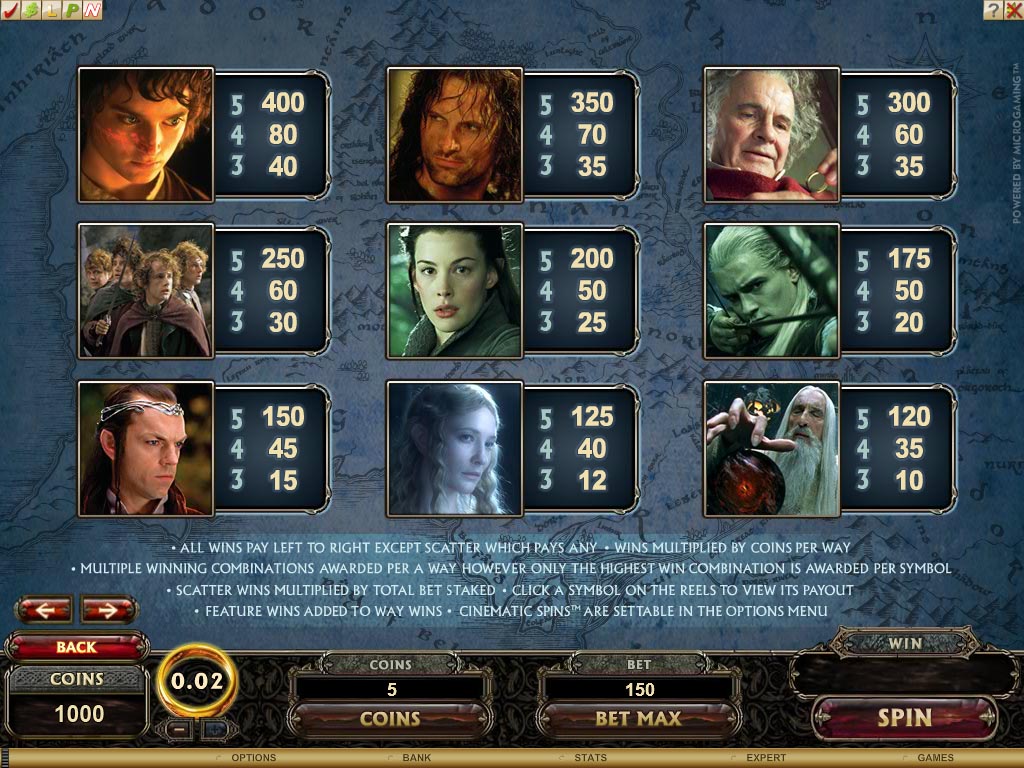Show the Stats menu
The image size is (1024, 768).
tap(589, 758)
